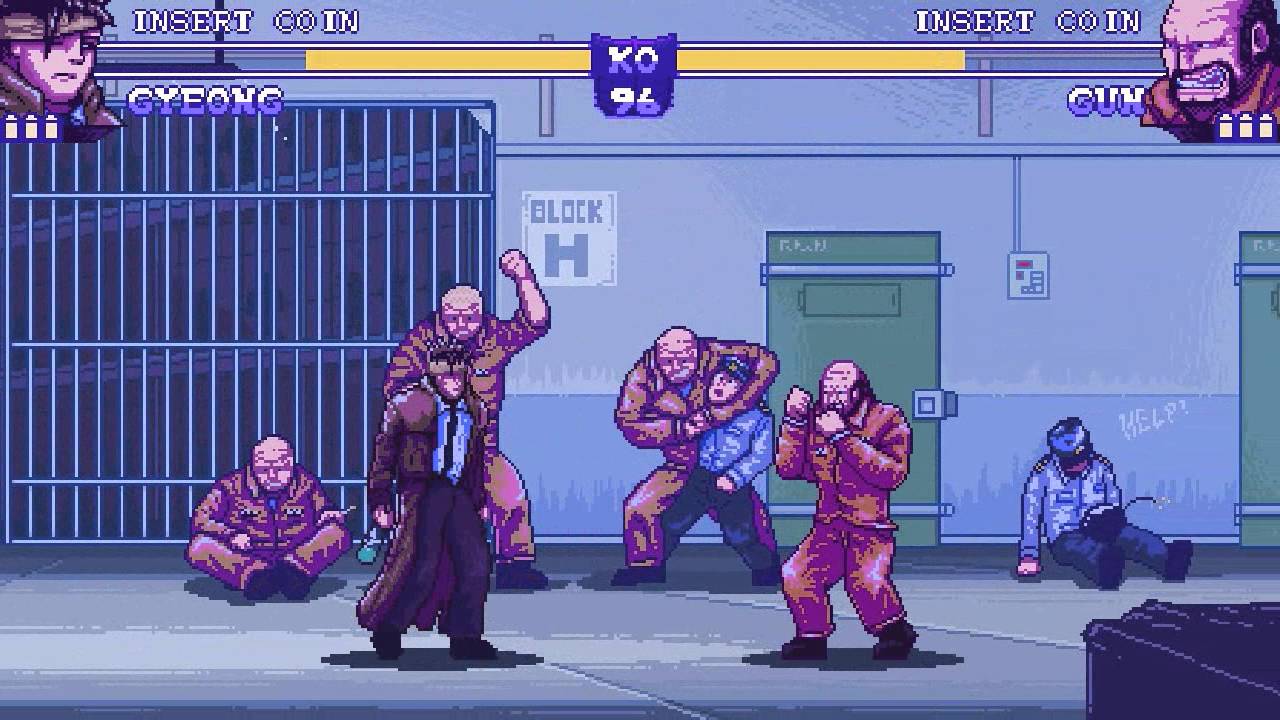Click Gyeong's first life stock pip
Screen dimensions: 1280x720
pyautogui.click(x=11, y=129)
